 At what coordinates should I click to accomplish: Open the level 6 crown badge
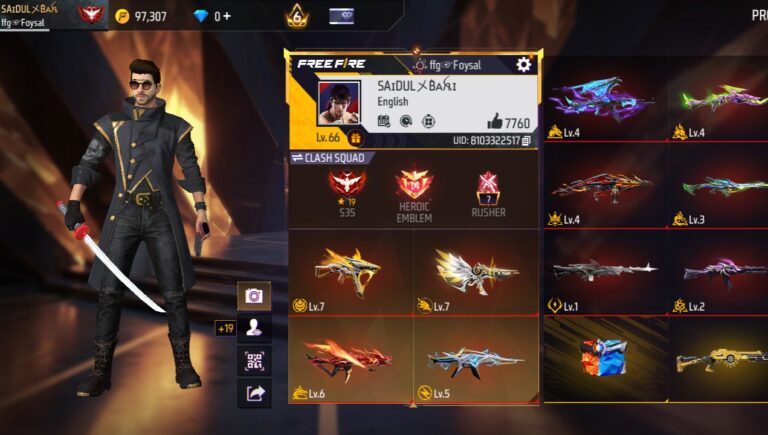(297, 16)
